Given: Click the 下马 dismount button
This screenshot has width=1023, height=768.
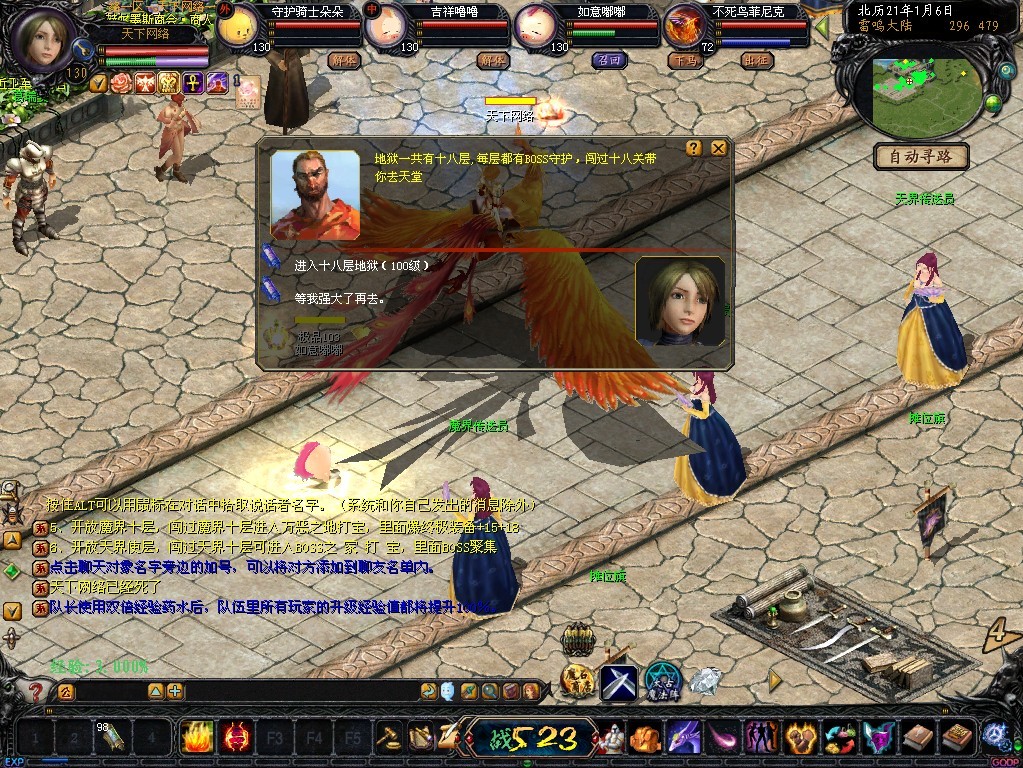Looking at the screenshot, I should [684, 60].
